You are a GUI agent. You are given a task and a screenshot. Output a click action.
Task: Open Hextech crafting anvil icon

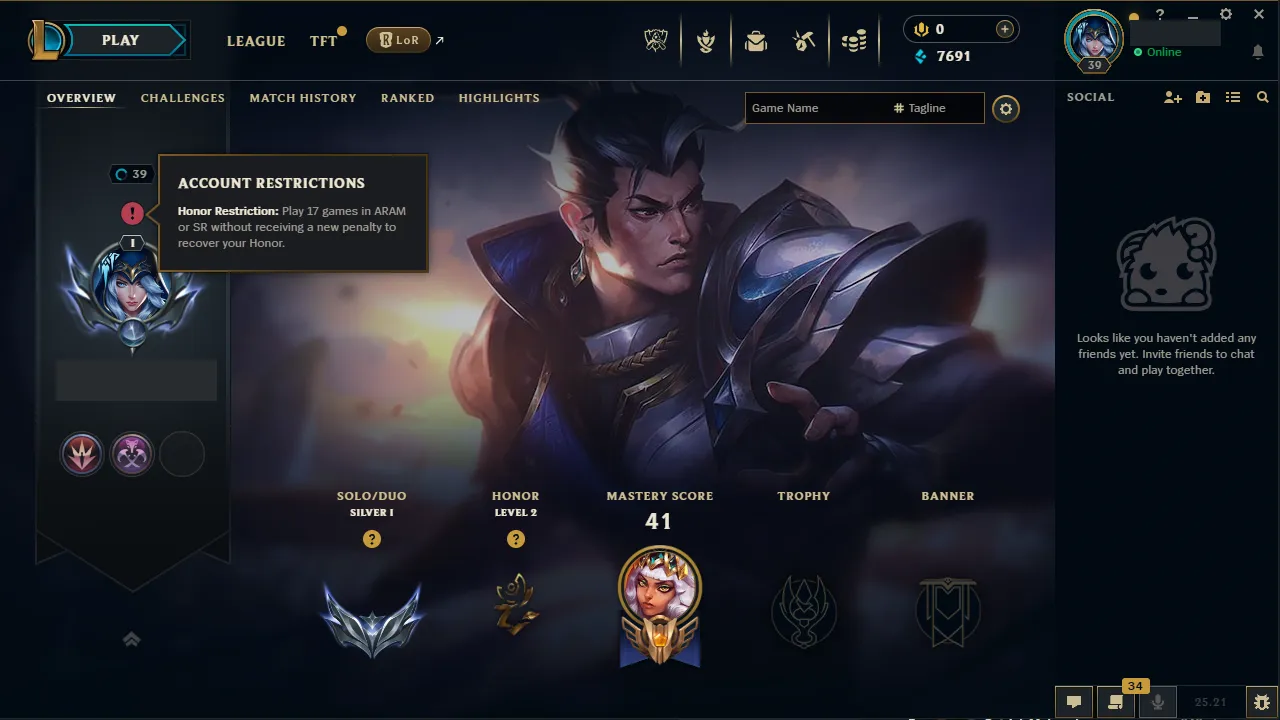coord(805,40)
